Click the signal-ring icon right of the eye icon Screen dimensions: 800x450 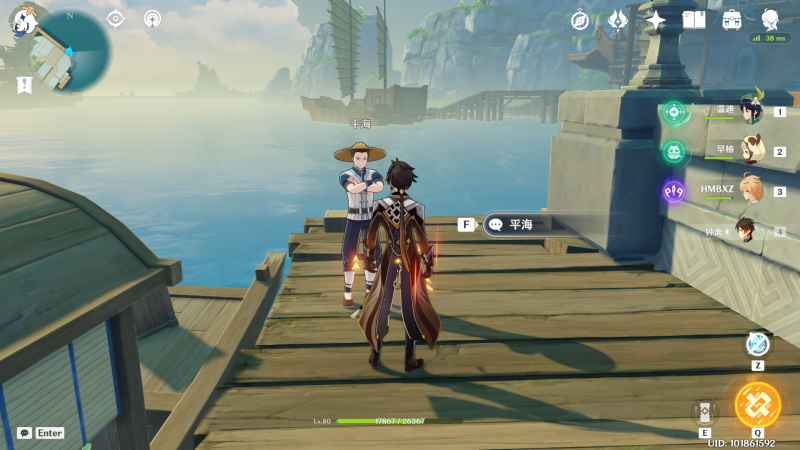(x=152, y=19)
